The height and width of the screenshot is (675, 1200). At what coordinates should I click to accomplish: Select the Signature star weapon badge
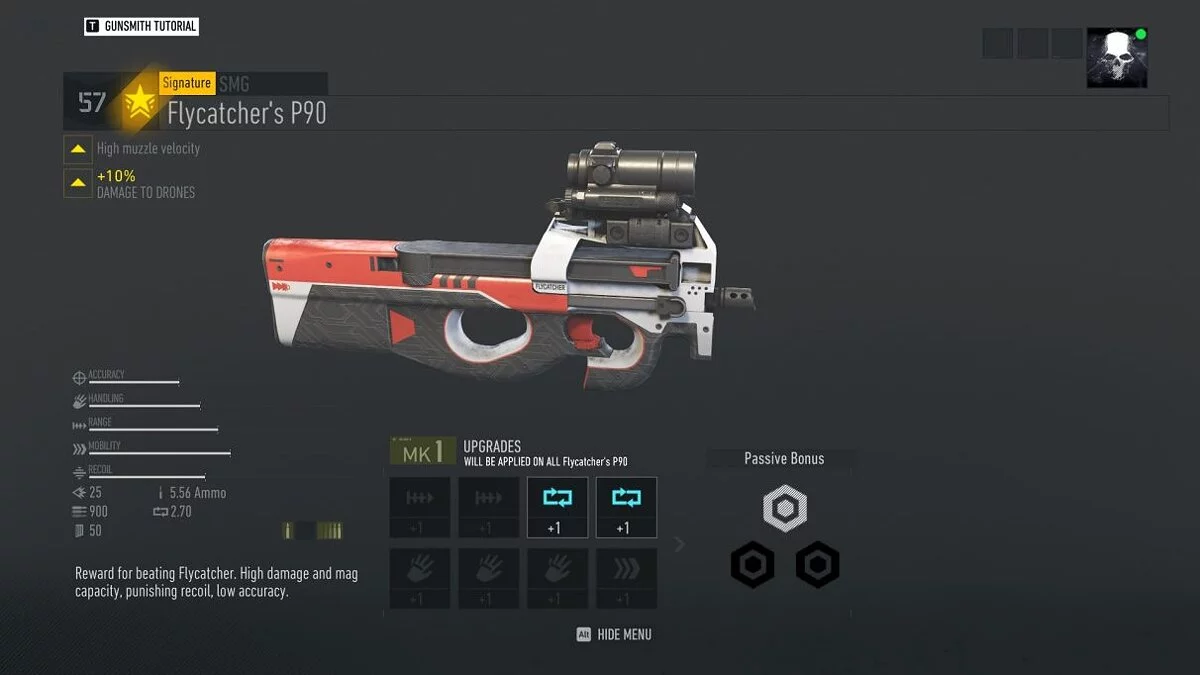click(x=139, y=102)
